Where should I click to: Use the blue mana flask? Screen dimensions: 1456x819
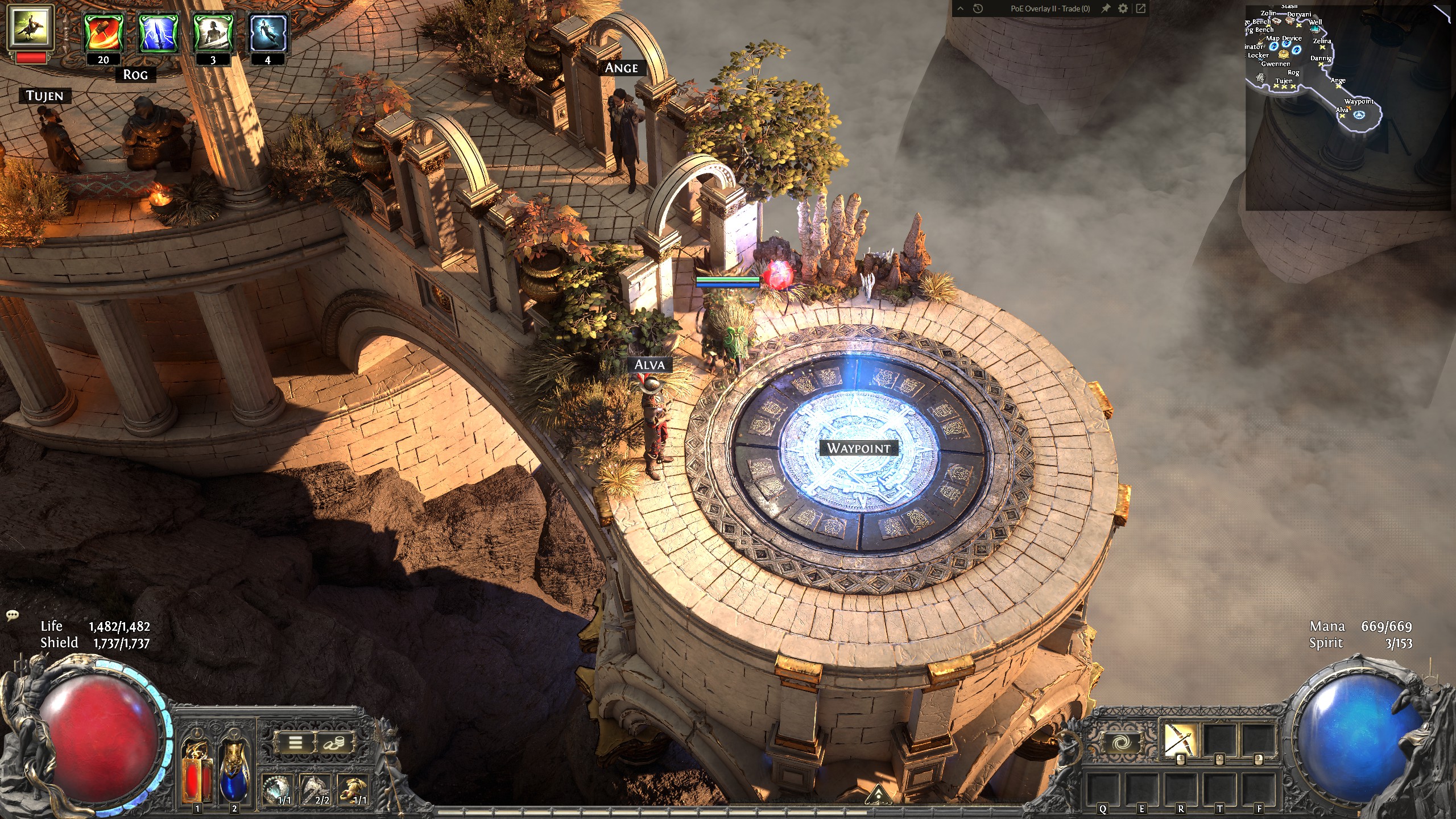tap(233, 773)
